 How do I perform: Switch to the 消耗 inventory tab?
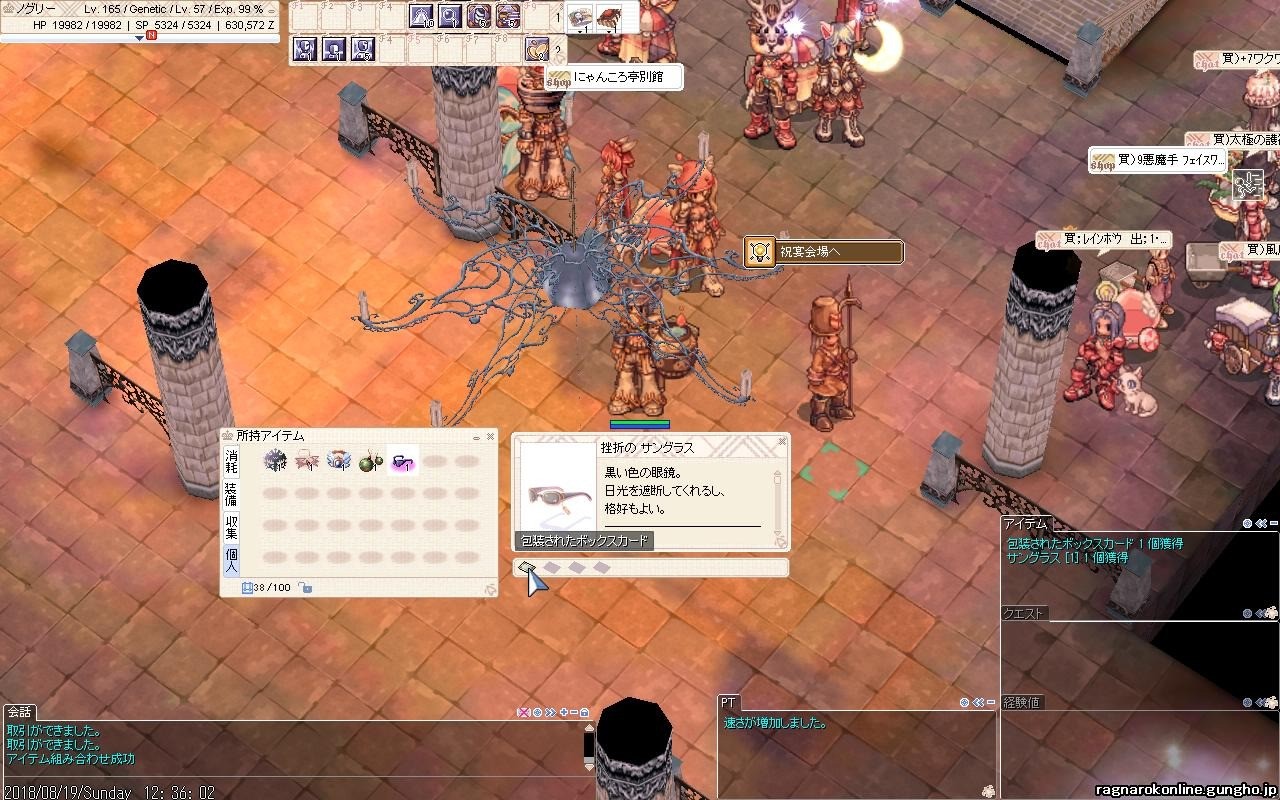click(x=231, y=461)
